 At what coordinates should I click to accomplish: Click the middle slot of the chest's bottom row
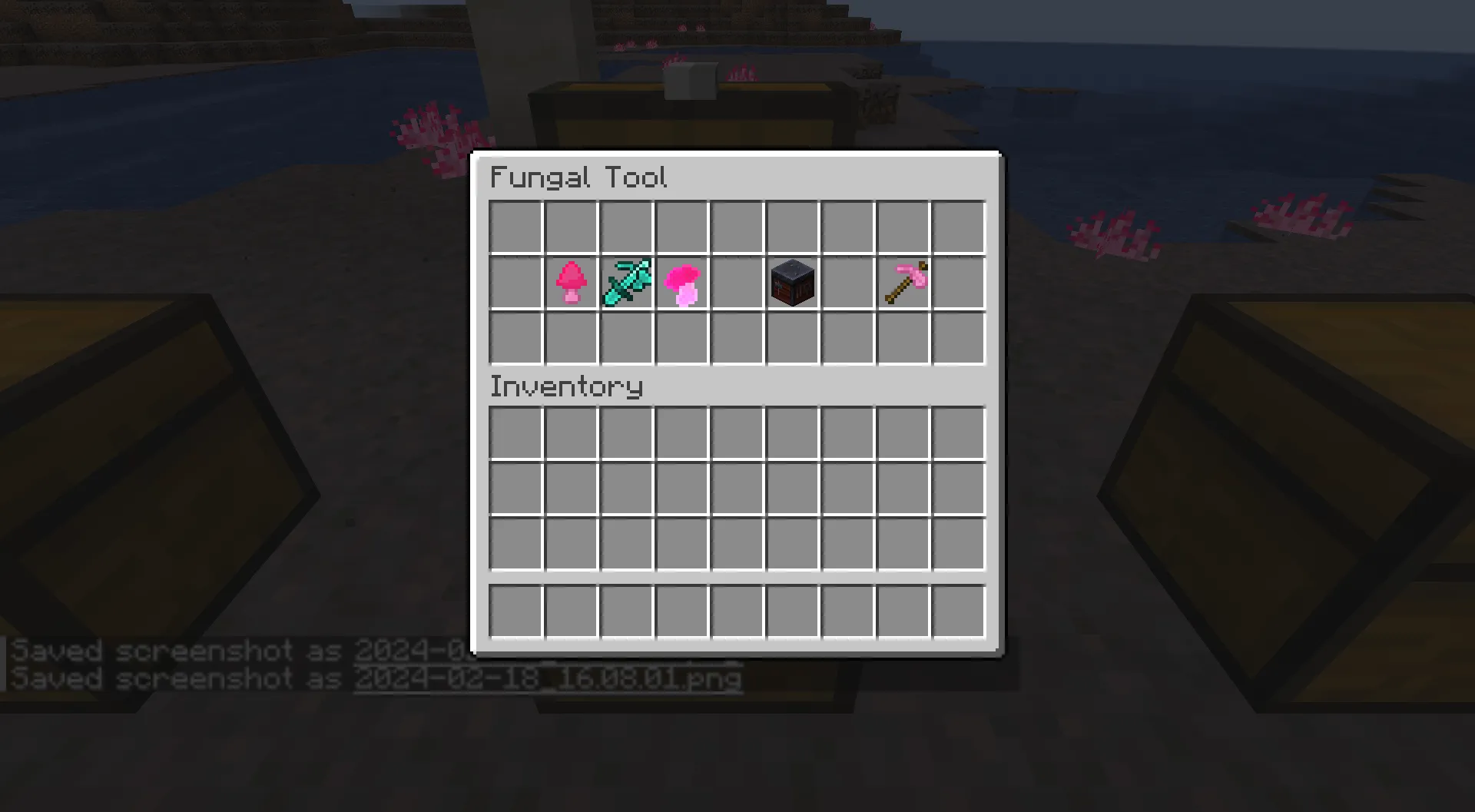737,338
